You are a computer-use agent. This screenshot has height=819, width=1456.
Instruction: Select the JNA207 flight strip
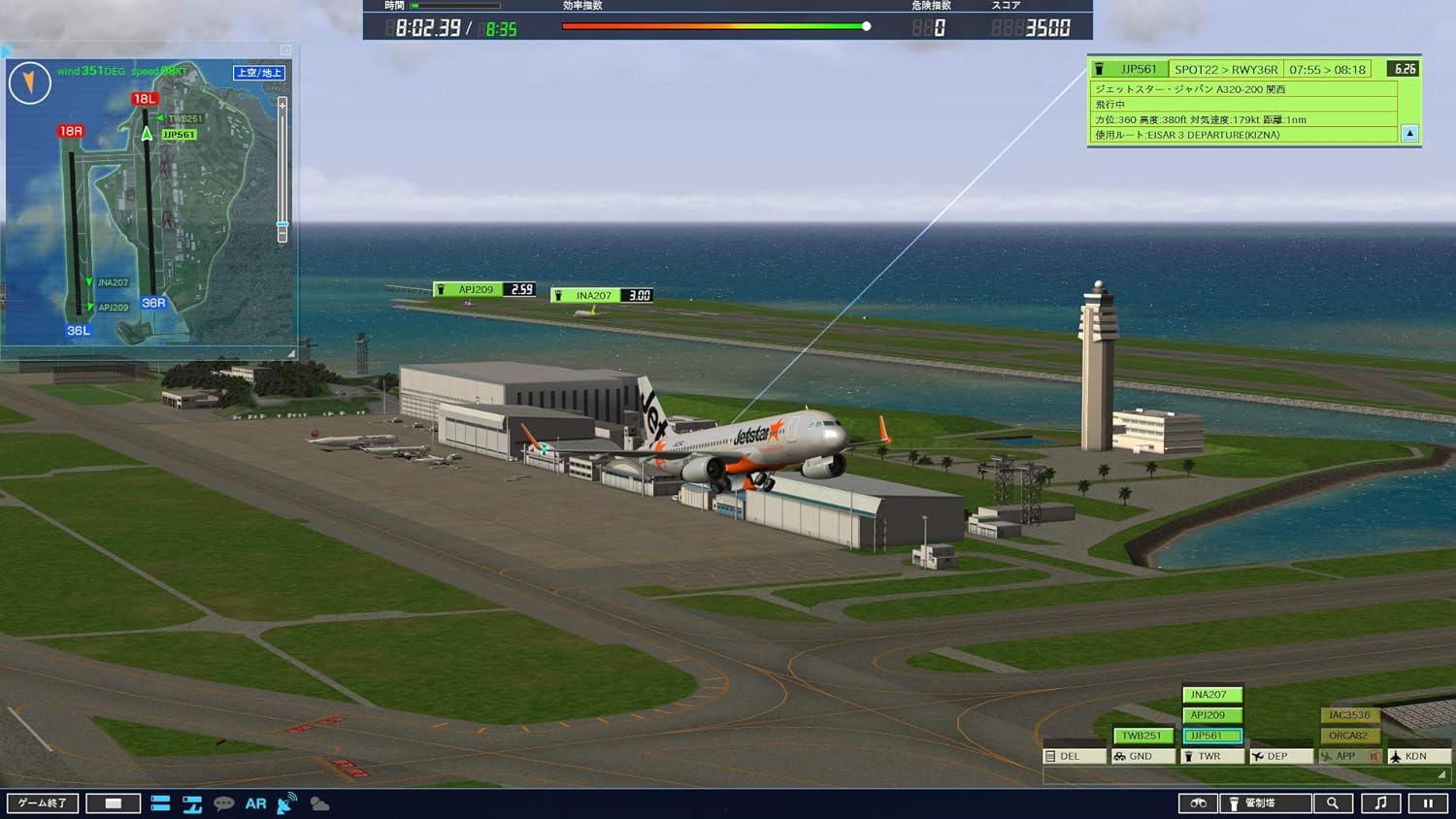tap(1211, 695)
